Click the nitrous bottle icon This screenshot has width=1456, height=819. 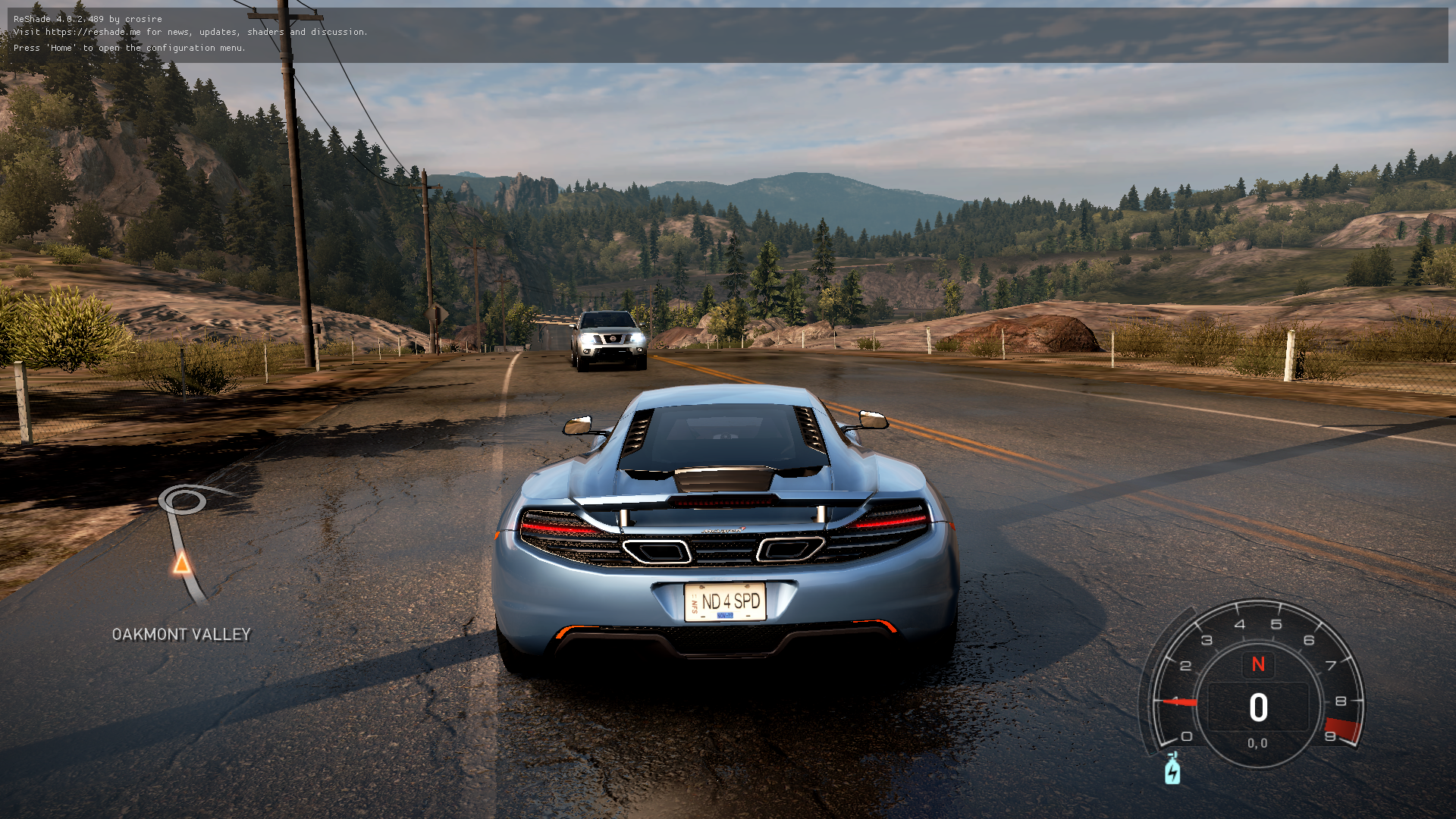click(x=1172, y=770)
